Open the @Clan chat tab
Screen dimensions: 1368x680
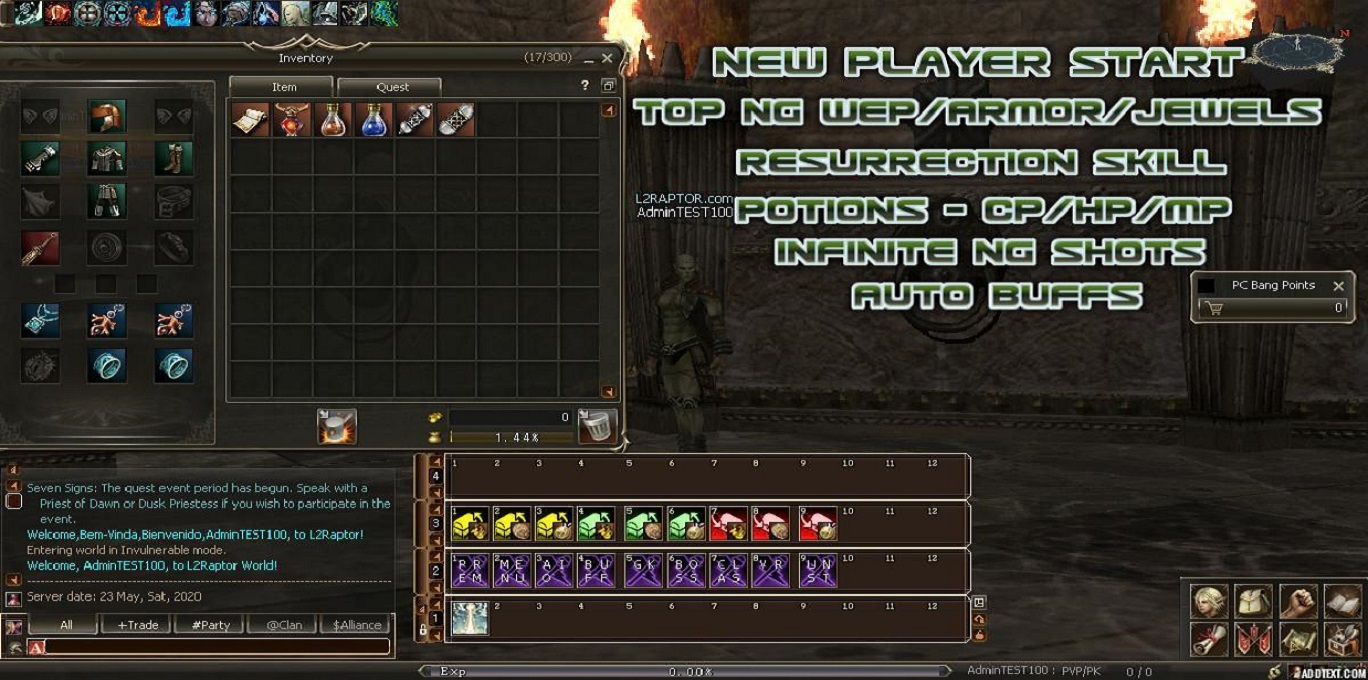pyautogui.click(x=284, y=625)
